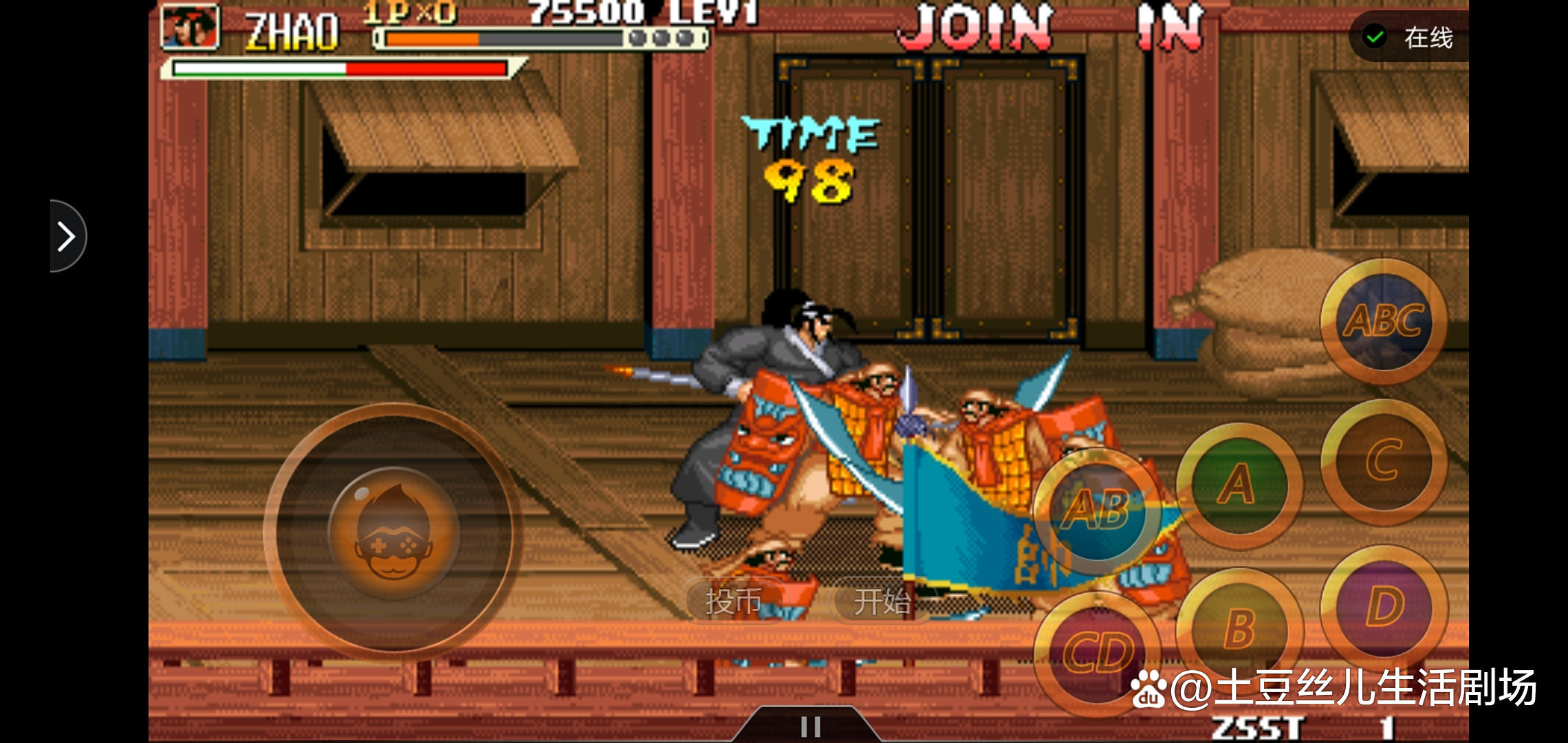Open the 在线 online status badge
This screenshot has width=1568, height=743.
click(x=1410, y=37)
